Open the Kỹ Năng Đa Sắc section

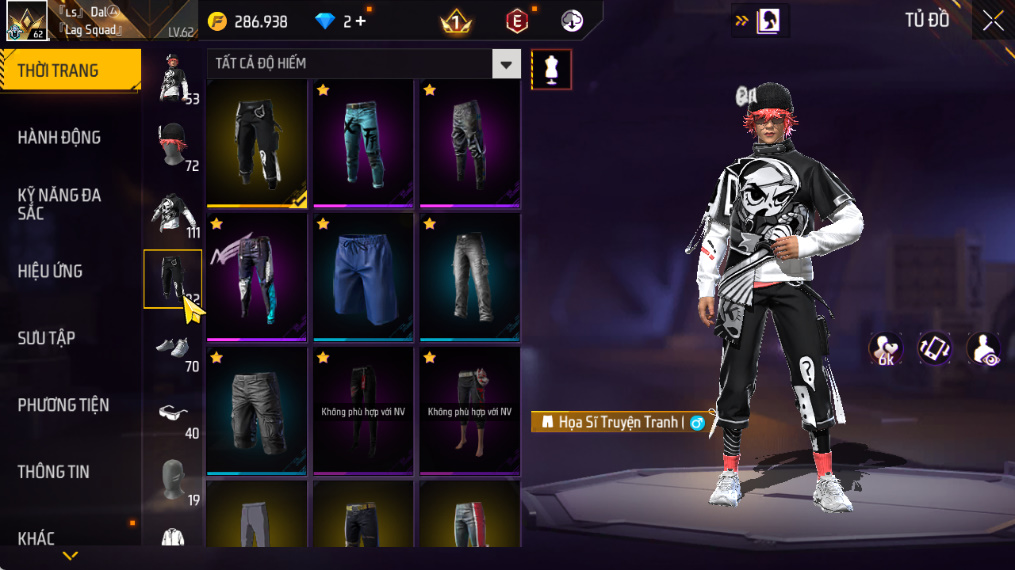tap(59, 203)
